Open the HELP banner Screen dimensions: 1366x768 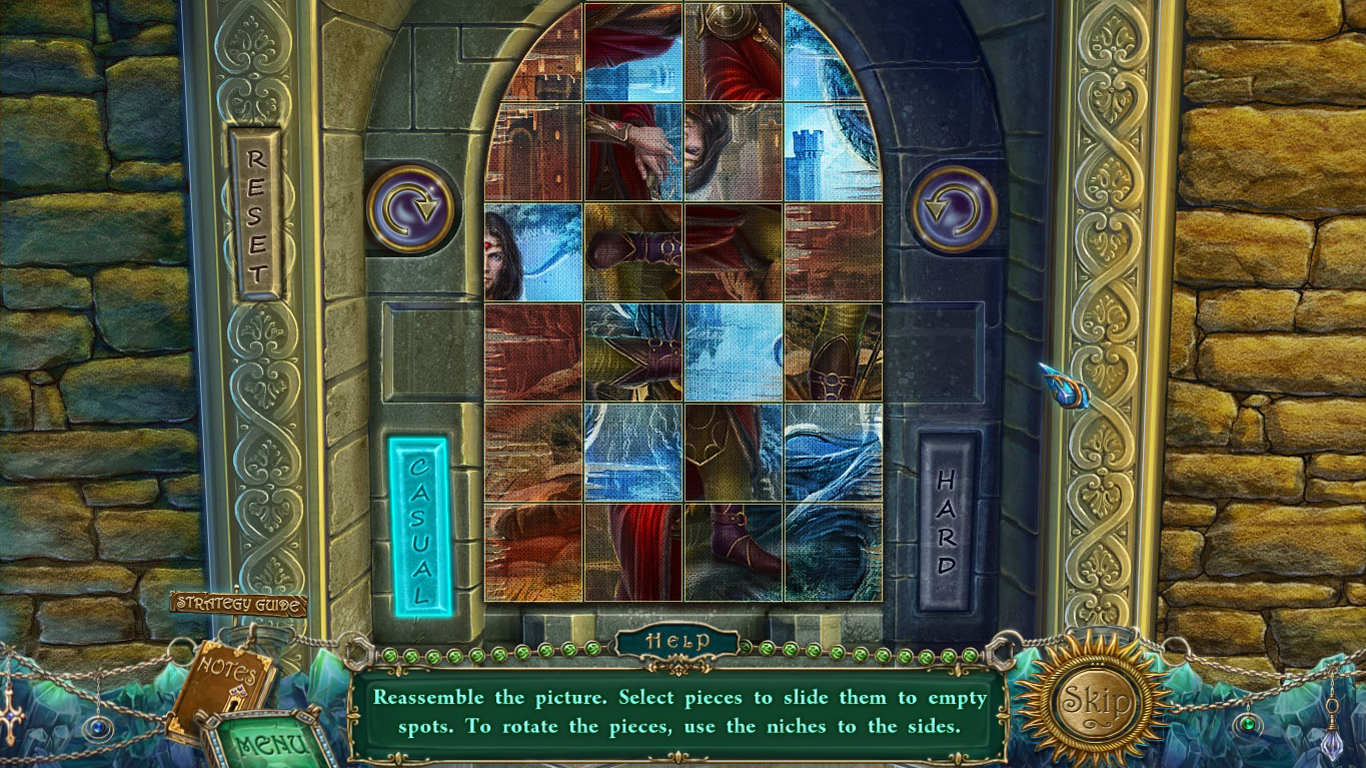(678, 640)
